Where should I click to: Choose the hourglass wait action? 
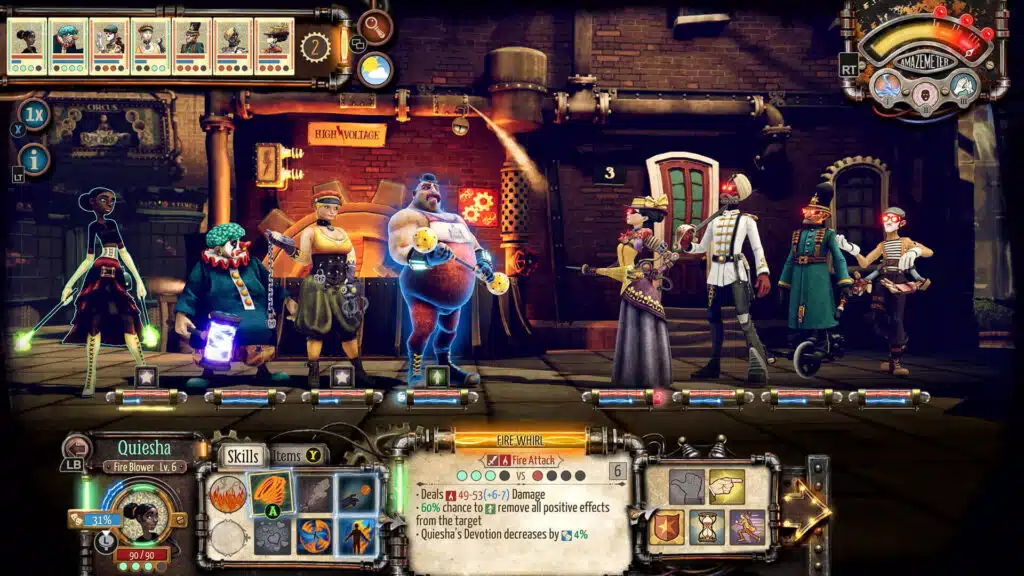pos(707,527)
